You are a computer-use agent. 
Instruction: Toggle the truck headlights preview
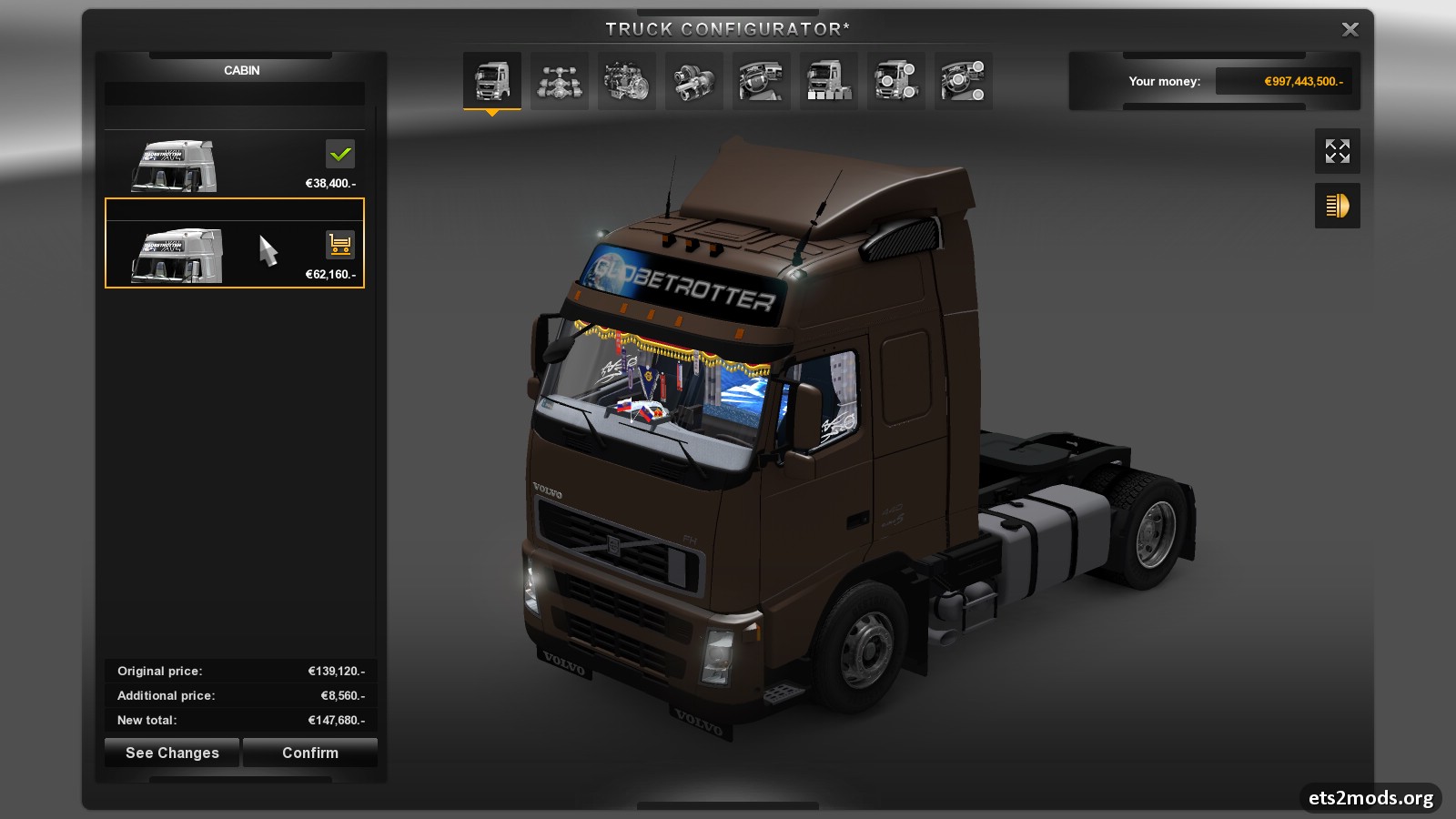click(x=1337, y=206)
